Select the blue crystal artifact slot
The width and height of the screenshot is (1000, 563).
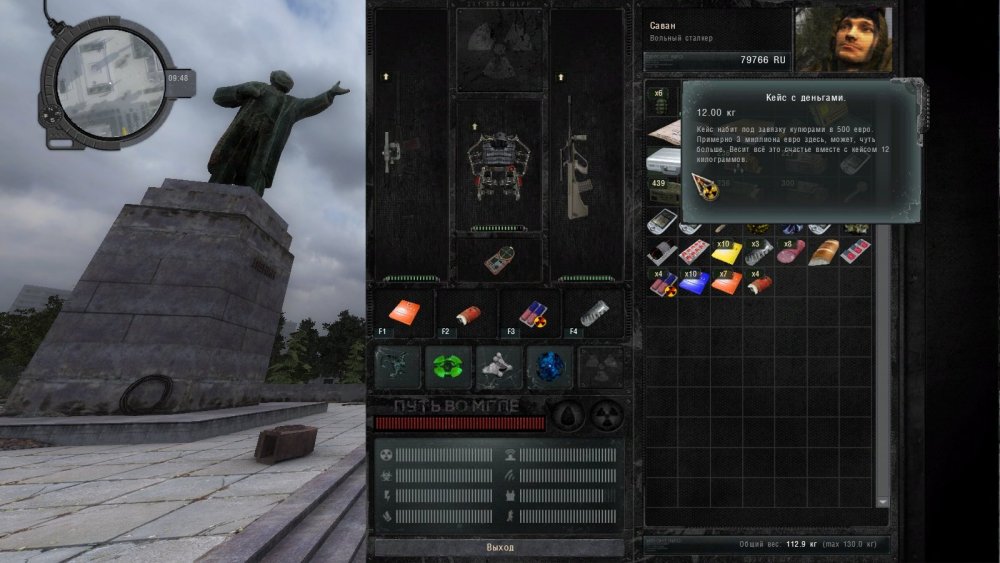(550, 367)
